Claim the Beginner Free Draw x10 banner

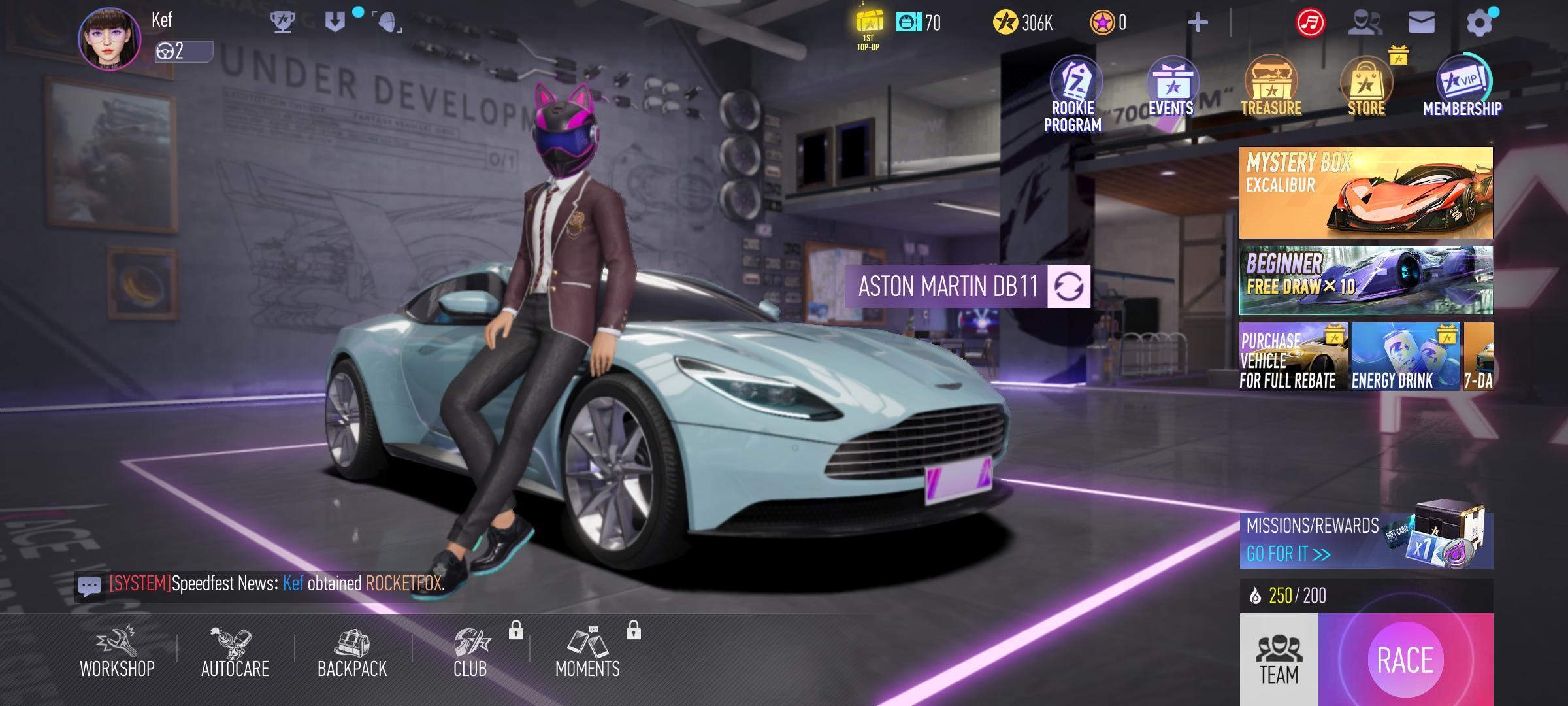coord(1365,280)
